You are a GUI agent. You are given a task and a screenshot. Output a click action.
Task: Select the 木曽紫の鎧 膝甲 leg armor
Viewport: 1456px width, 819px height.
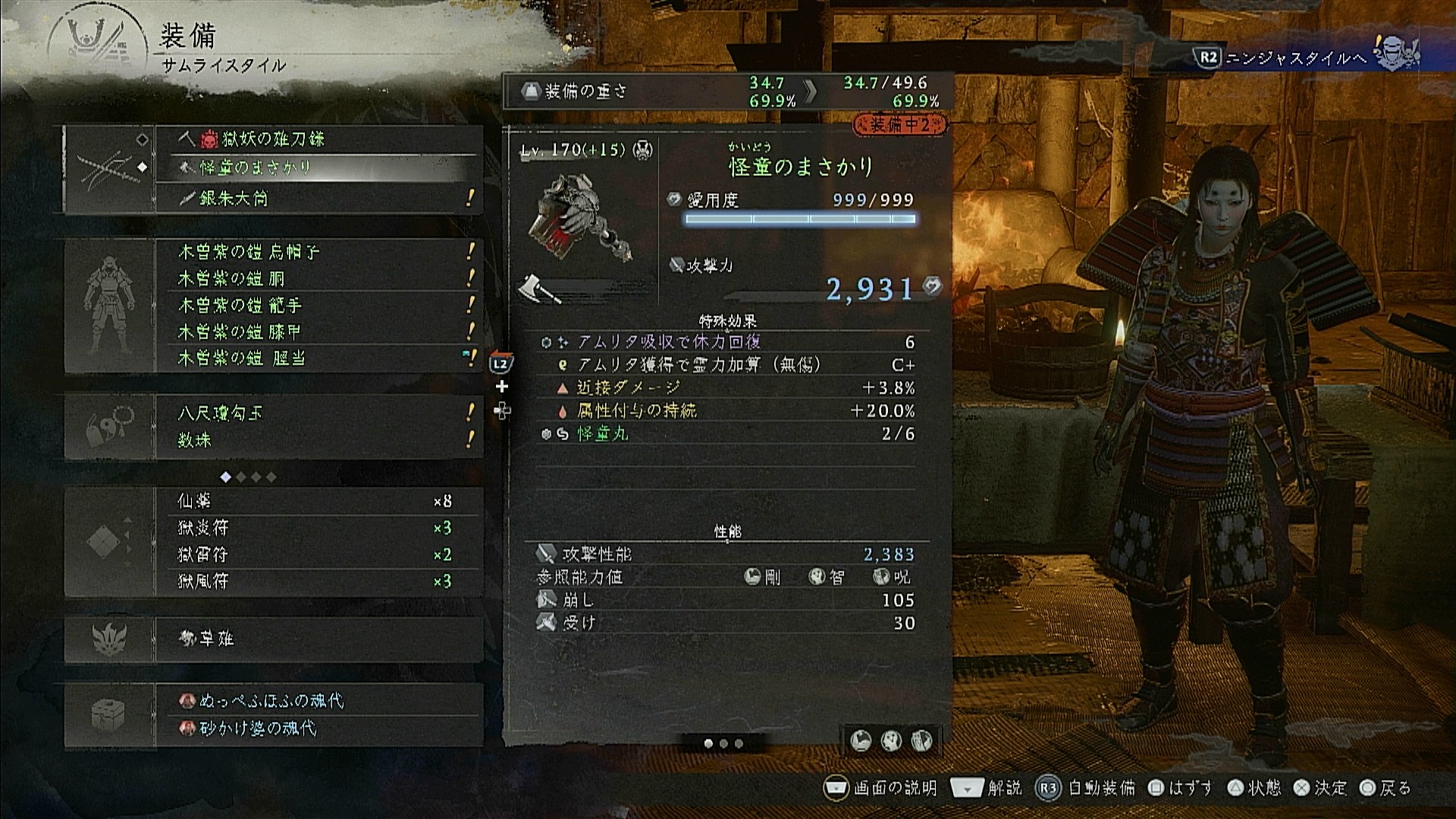(x=318, y=331)
